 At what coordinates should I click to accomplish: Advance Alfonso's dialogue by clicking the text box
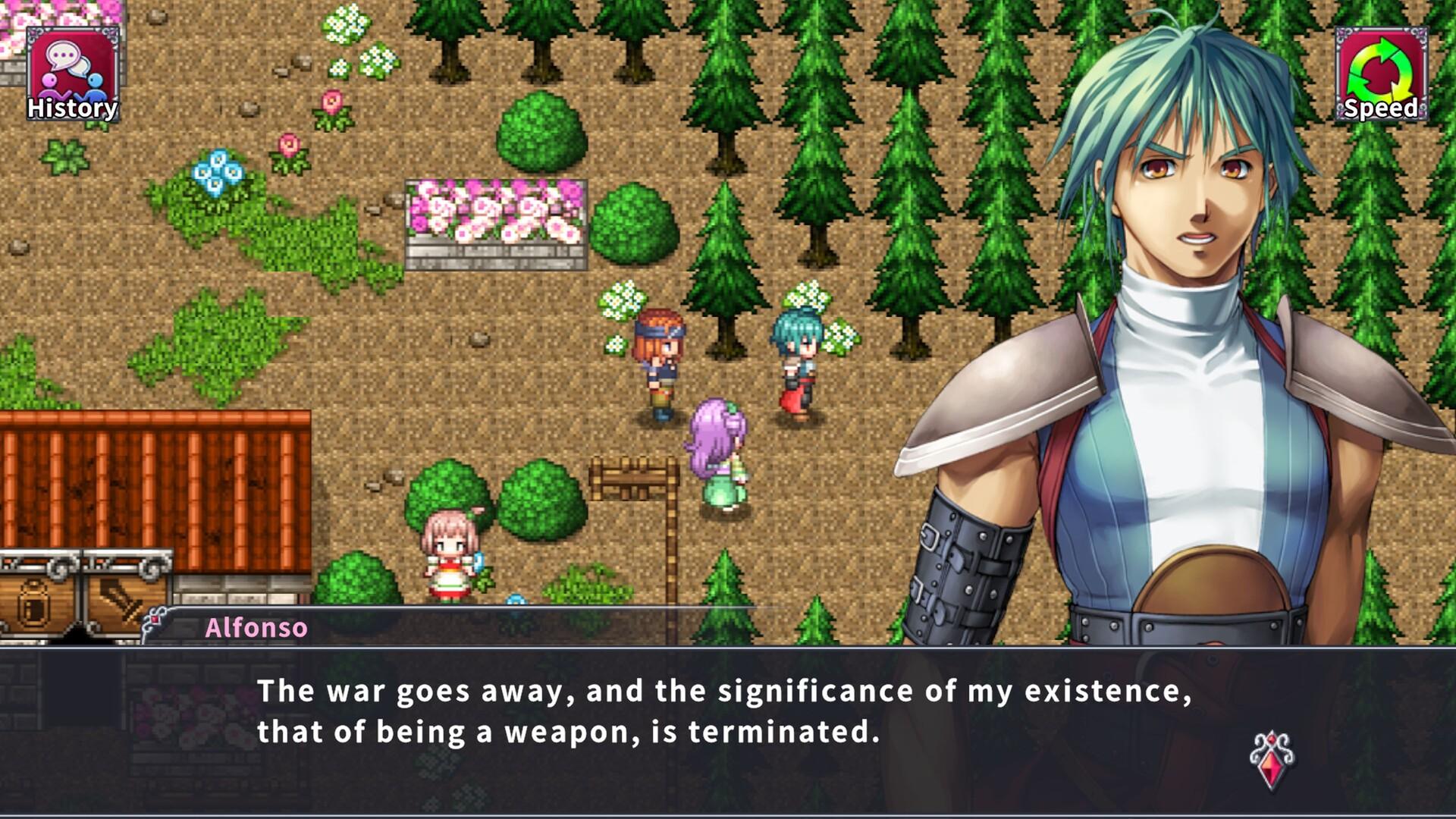point(682,720)
